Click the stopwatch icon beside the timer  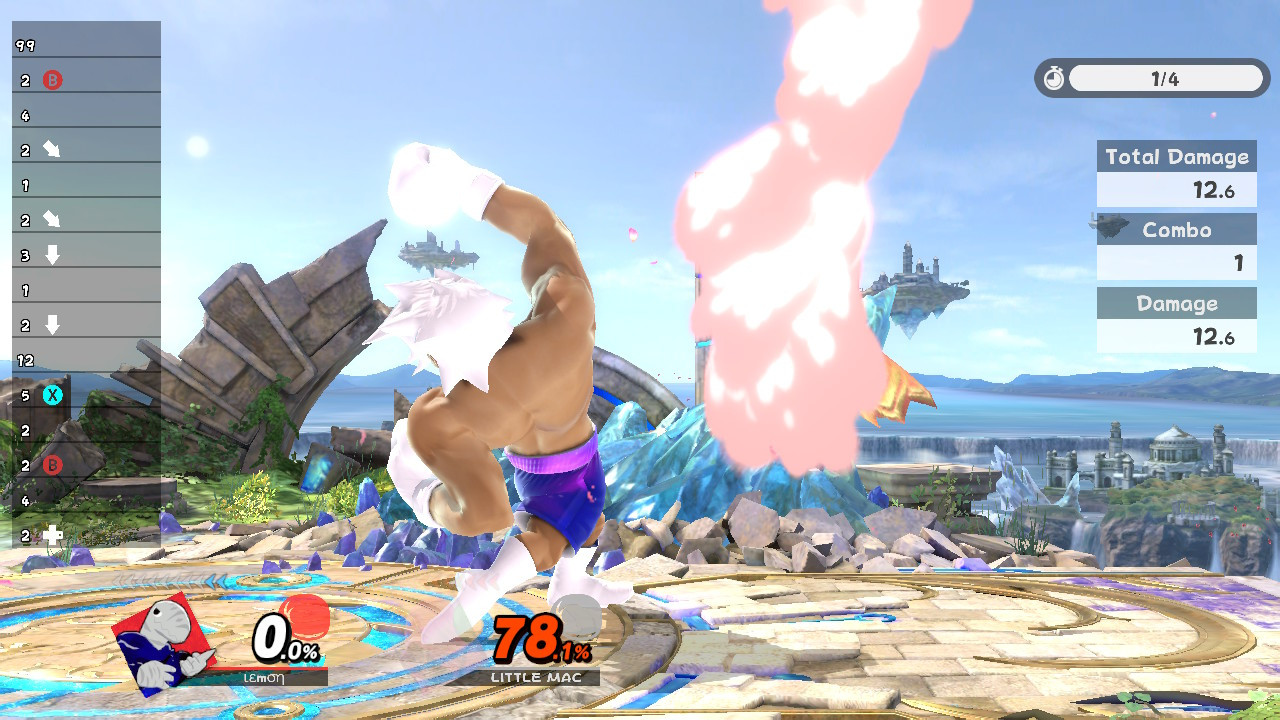coord(1055,77)
